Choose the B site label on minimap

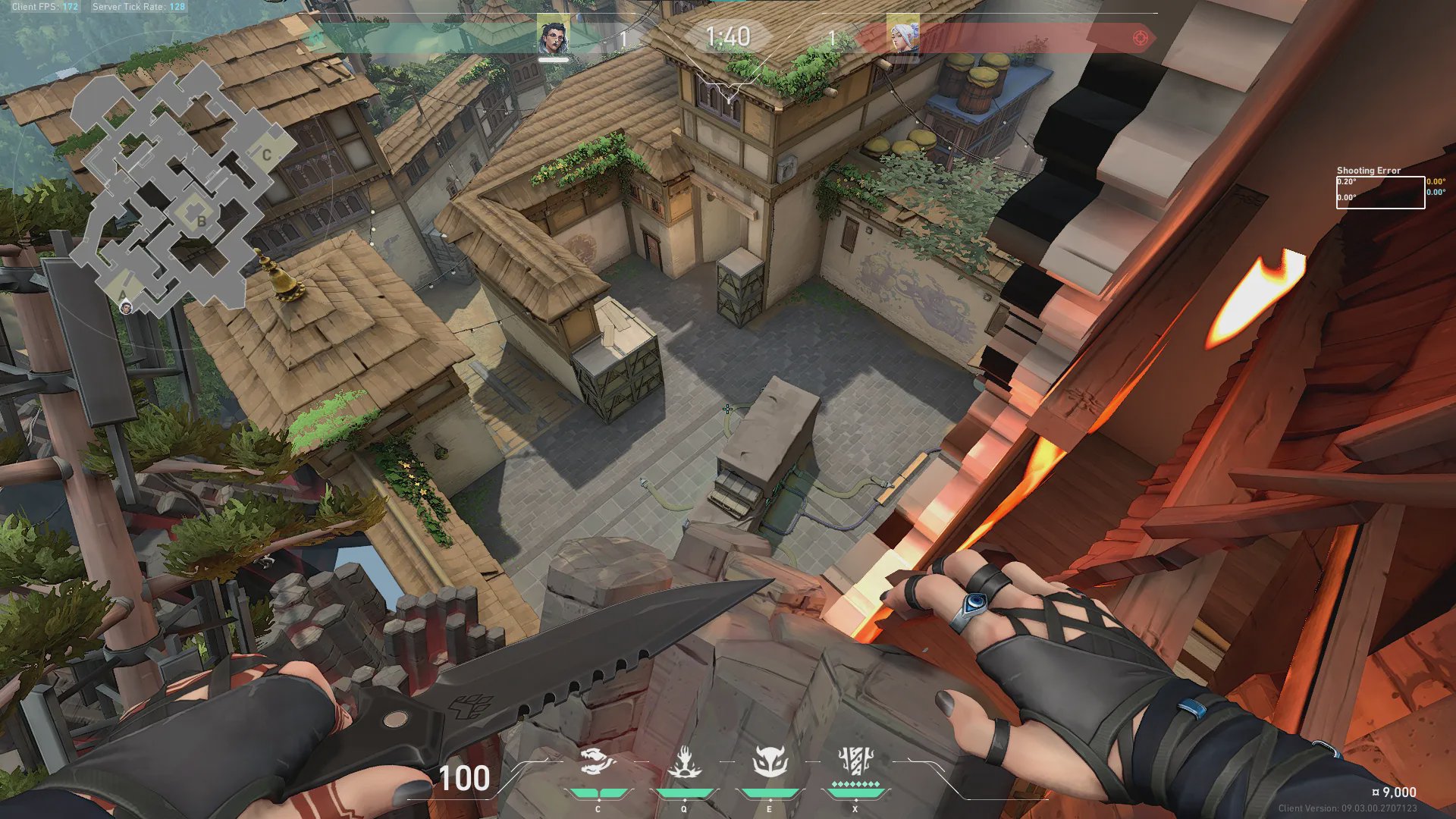[201, 221]
